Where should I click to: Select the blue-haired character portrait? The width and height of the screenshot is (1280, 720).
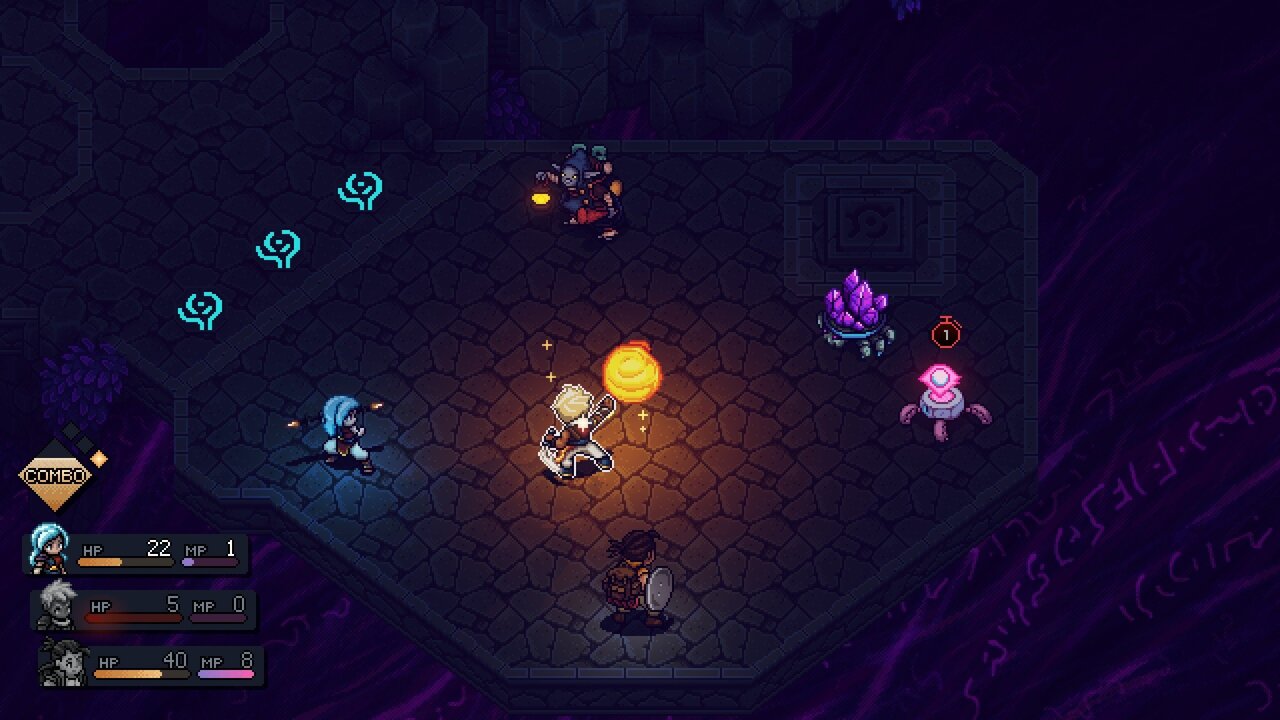pos(50,550)
